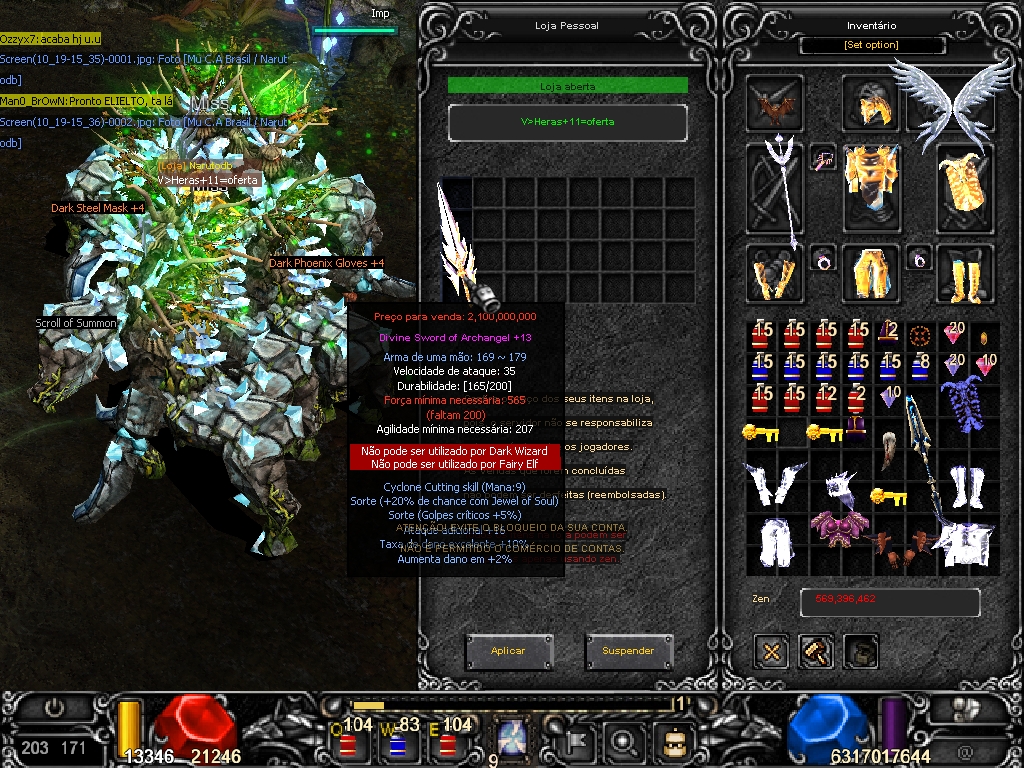Click the power button on bottom bar

click(55, 707)
